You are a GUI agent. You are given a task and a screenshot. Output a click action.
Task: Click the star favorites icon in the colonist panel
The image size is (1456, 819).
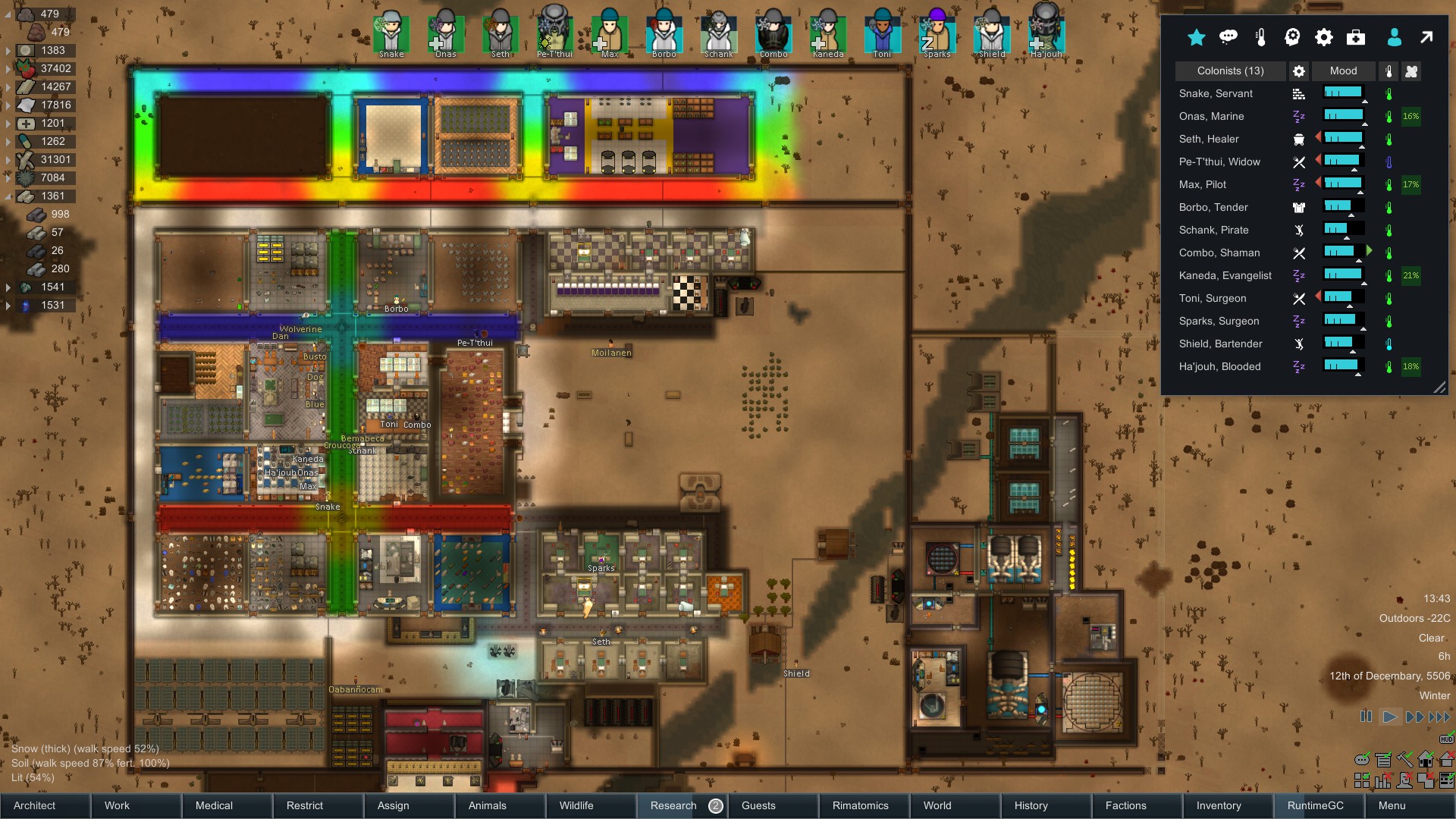[1196, 37]
